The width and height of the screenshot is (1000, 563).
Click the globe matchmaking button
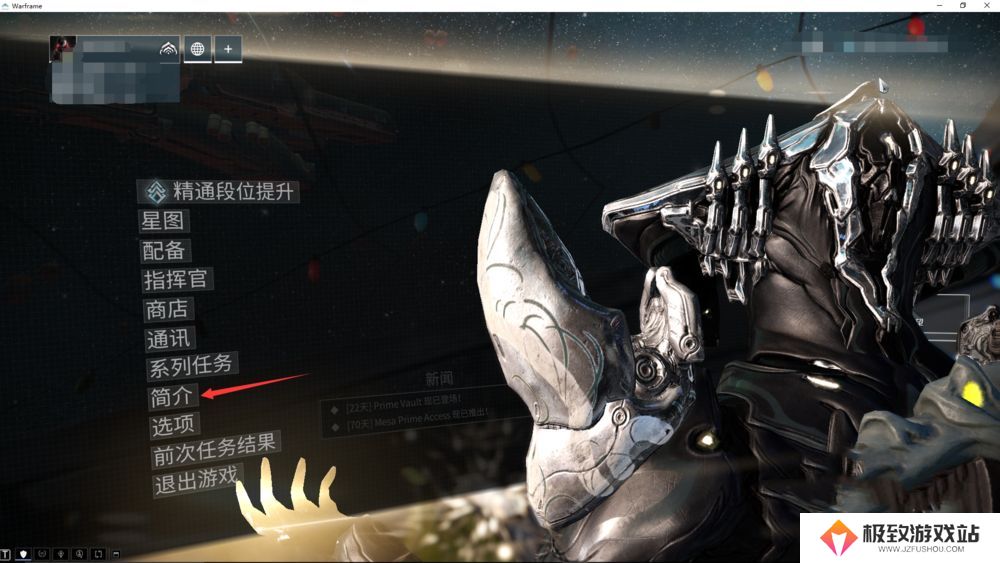coord(198,49)
